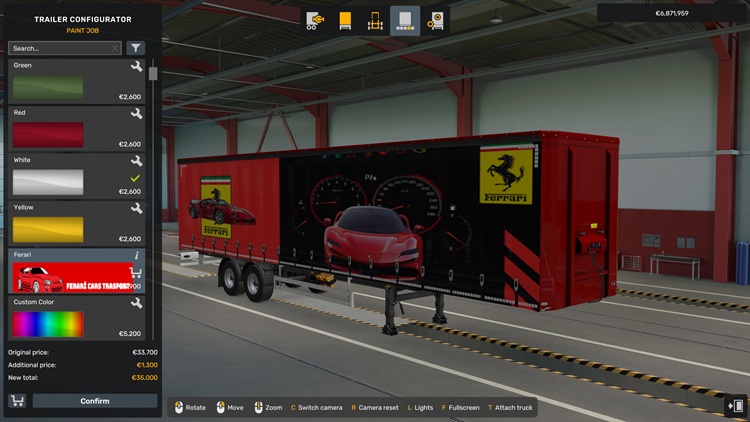The height and width of the screenshot is (422, 750).
Task: Select the Green paint job
Action: click(48, 87)
